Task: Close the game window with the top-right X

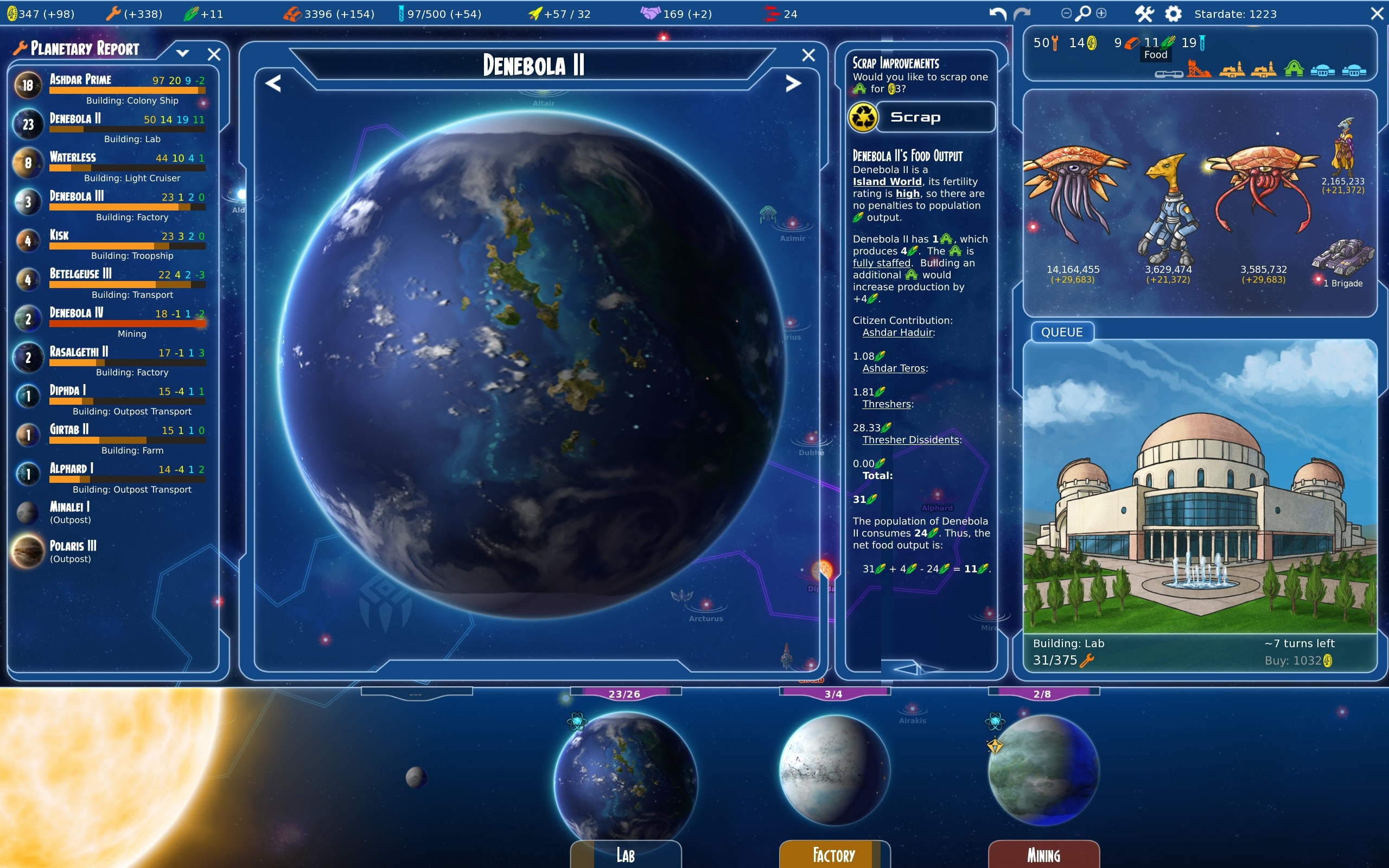Action: pyautogui.click(x=1377, y=14)
